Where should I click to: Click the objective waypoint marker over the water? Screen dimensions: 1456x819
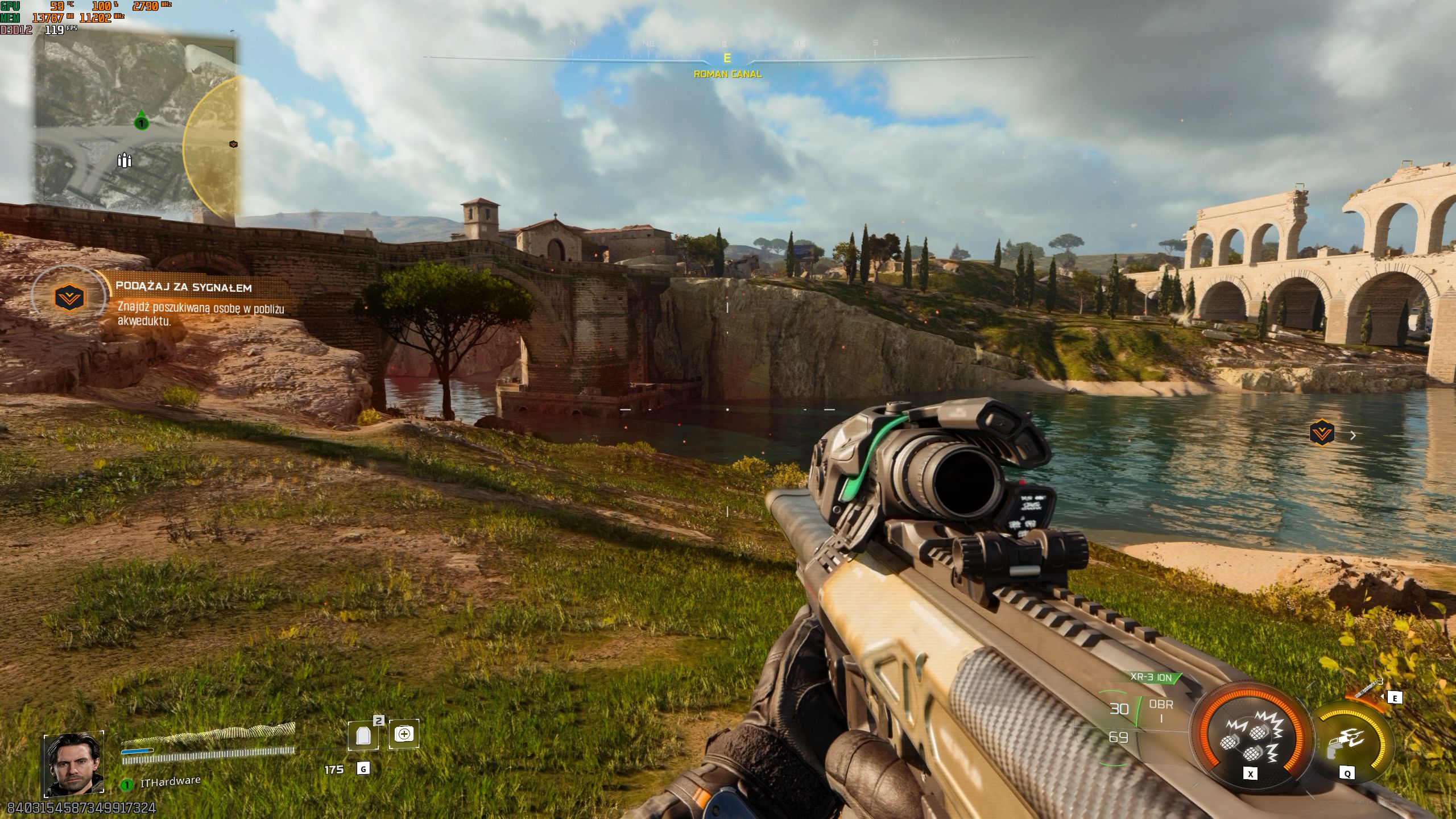[x=1321, y=434]
